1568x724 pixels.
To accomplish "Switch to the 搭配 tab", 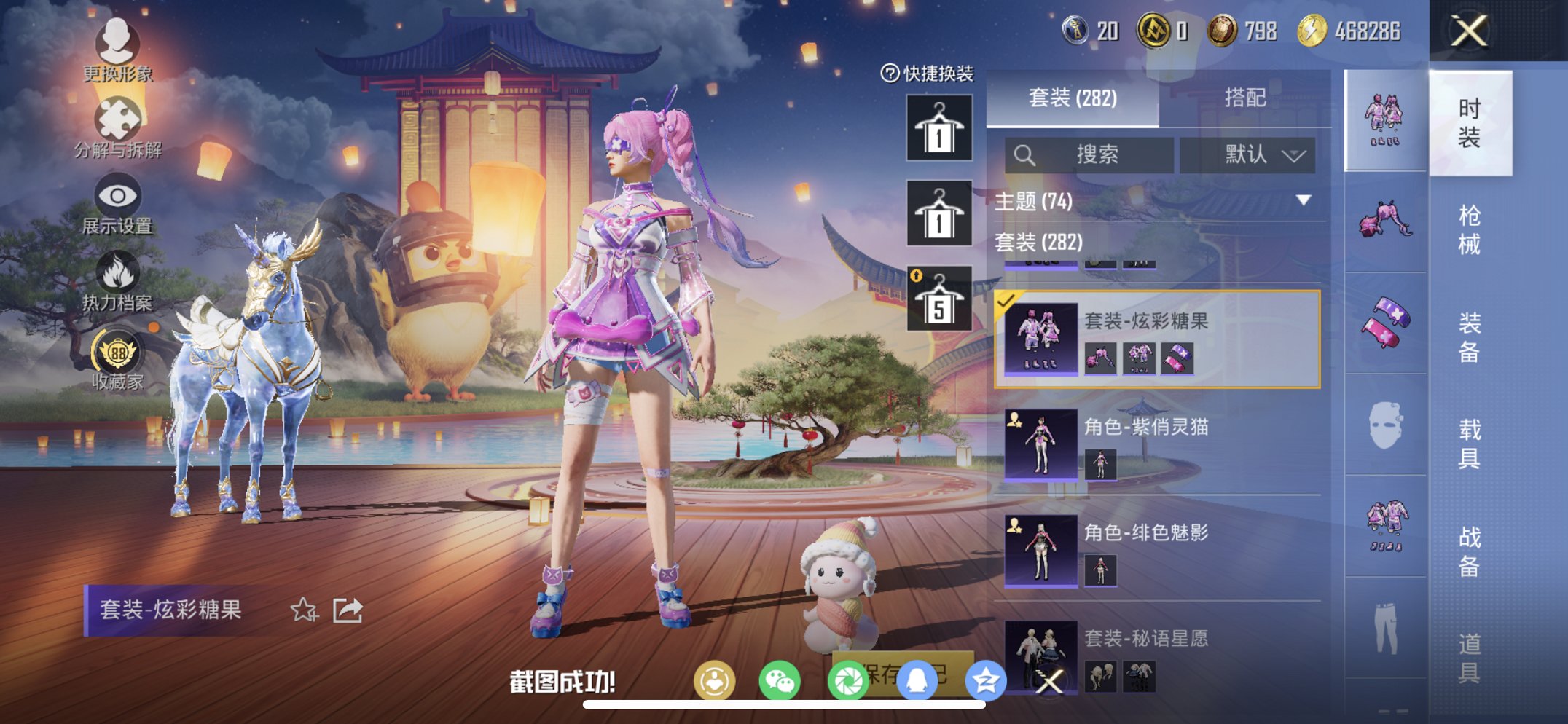I will click(x=1244, y=98).
